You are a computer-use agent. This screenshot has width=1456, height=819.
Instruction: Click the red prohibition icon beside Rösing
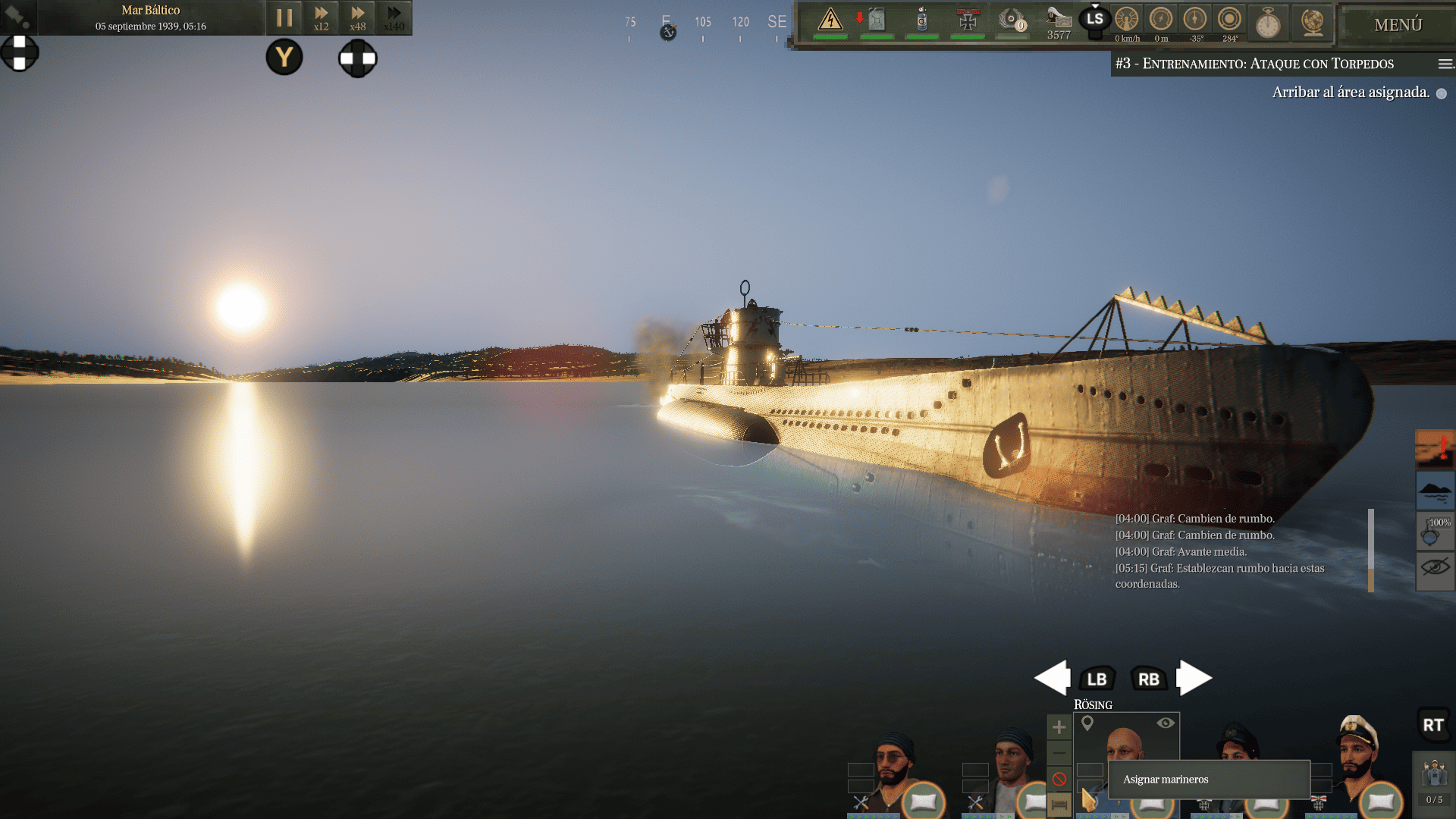pos(1059,779)
